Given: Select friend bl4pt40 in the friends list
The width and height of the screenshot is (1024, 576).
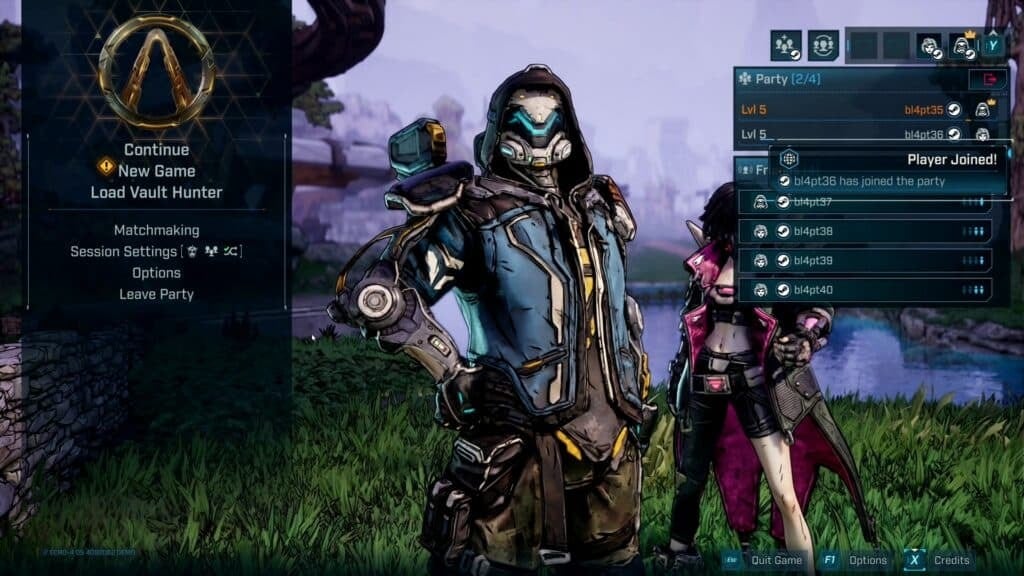Looking at the screenshot, I should coord(865,290).
